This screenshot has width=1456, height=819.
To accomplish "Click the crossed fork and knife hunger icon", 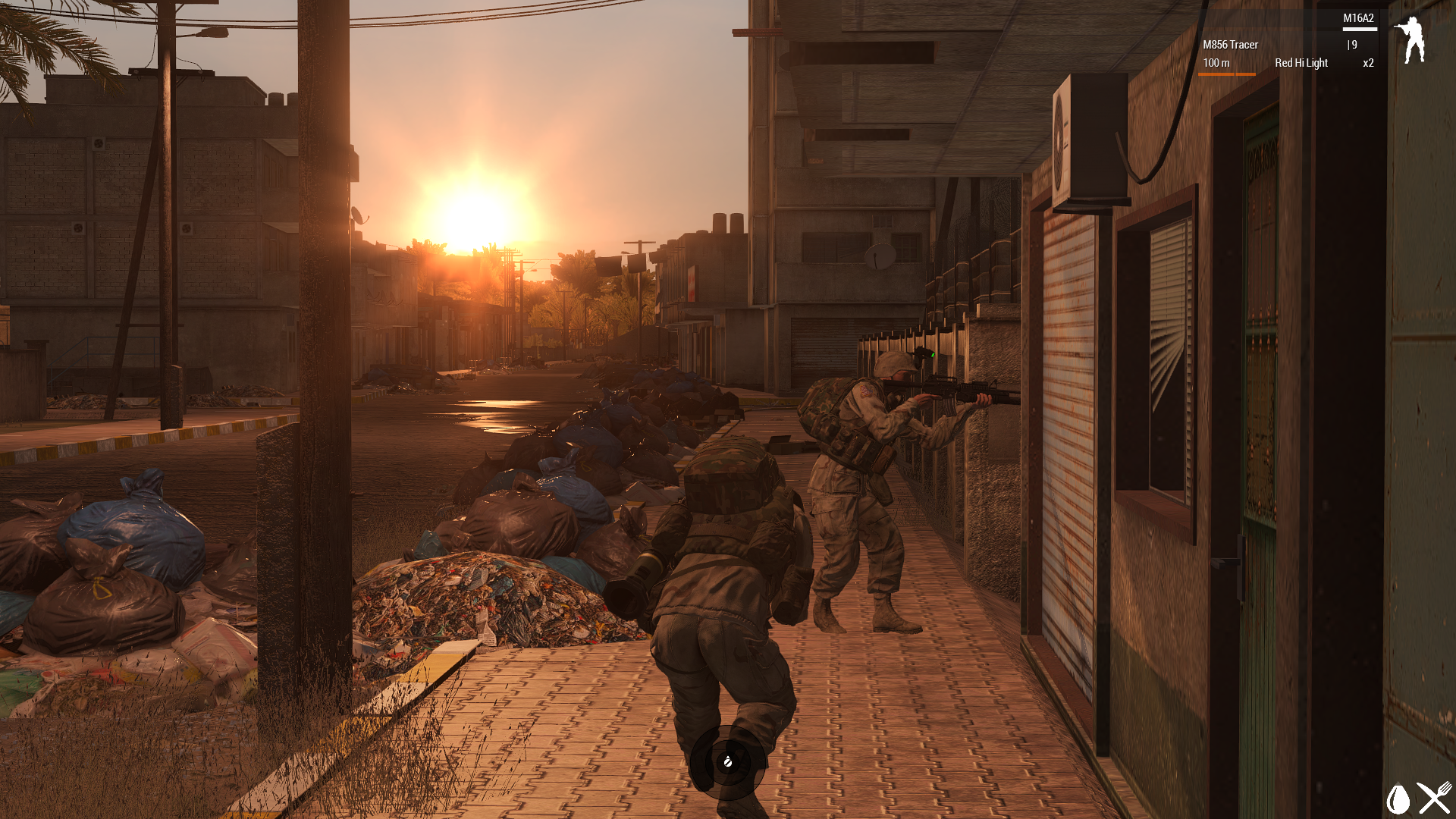I will click(x=1435, y=799).
